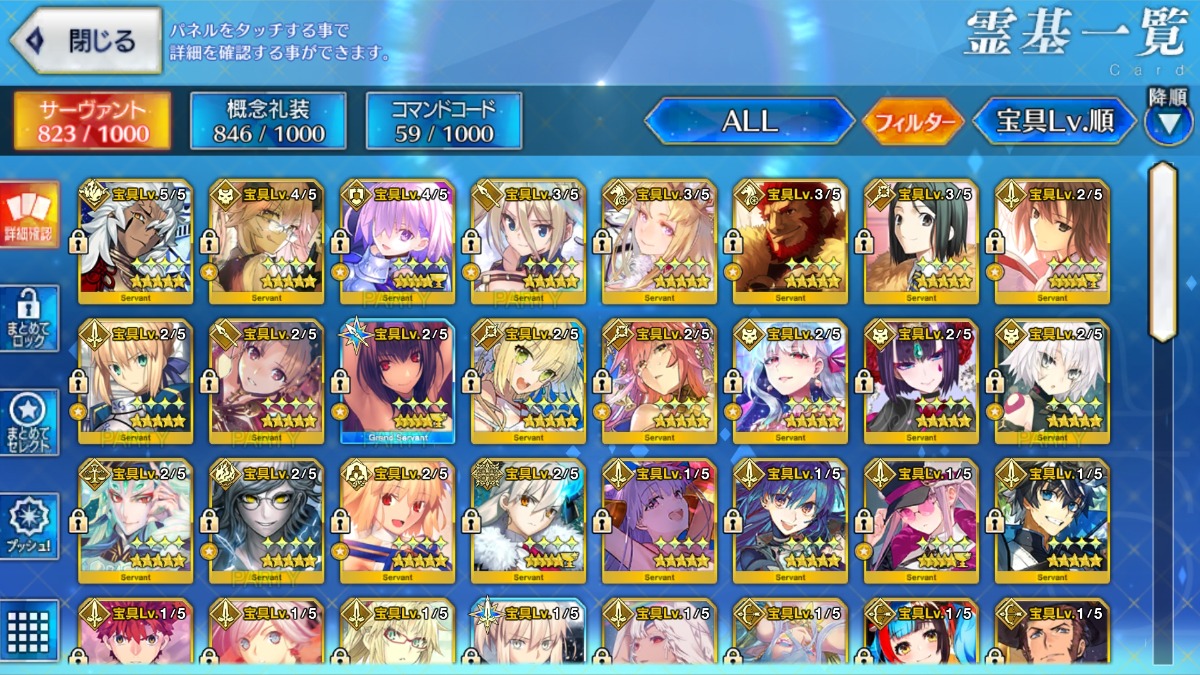Show the コマンドコード tab
This screenshot has width=1200, height=675.
point(444,121)
